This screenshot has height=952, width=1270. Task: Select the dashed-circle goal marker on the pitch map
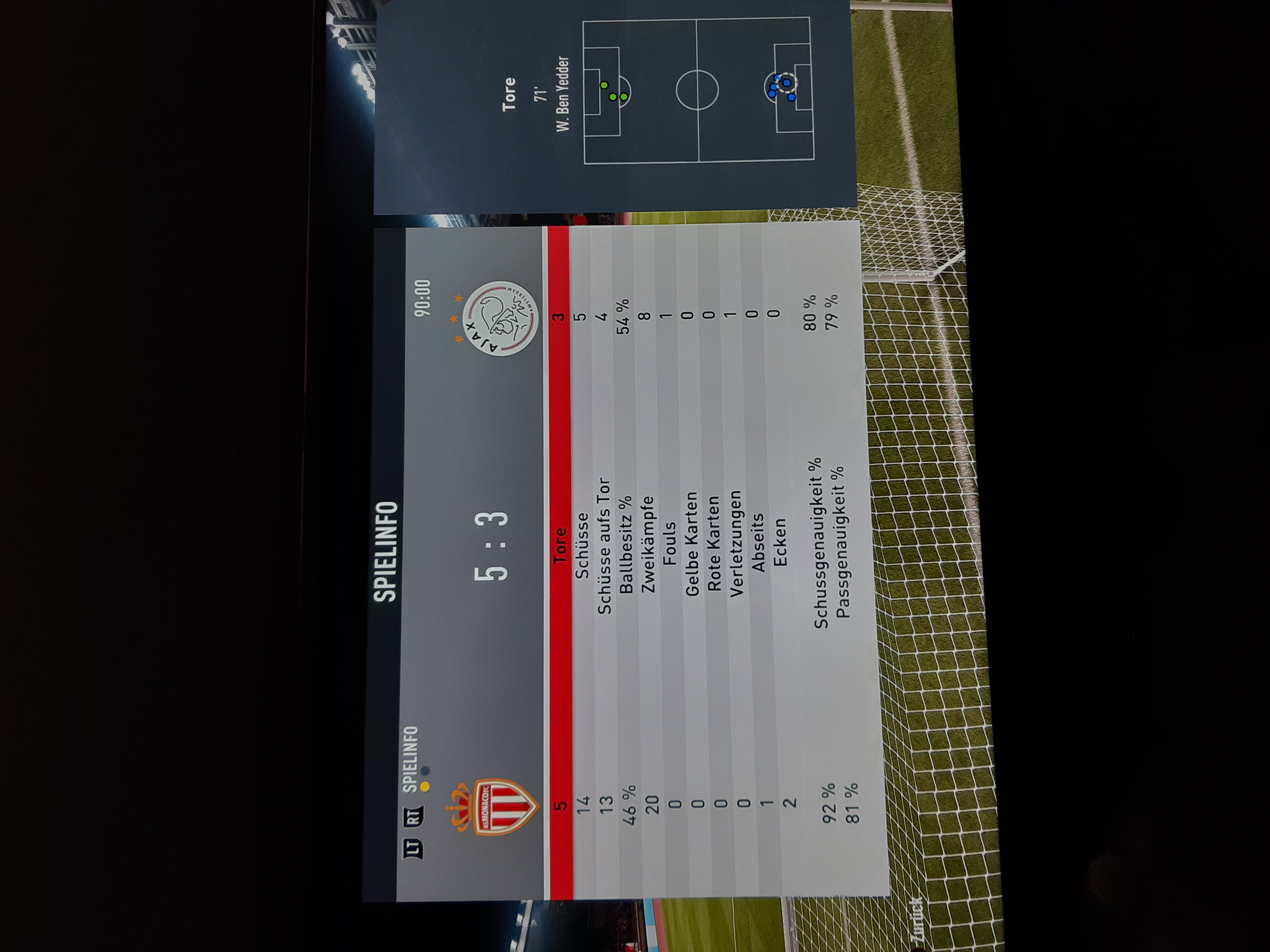(787, 83)
